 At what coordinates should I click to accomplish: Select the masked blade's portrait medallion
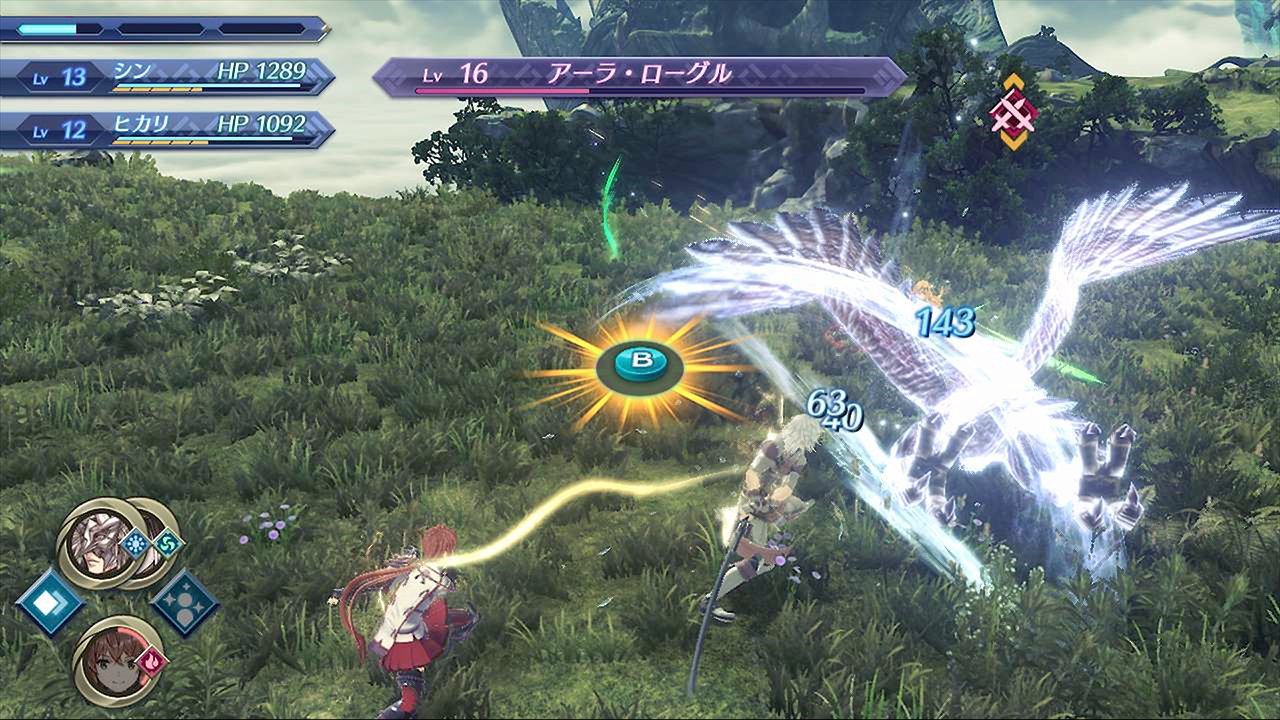97,543
